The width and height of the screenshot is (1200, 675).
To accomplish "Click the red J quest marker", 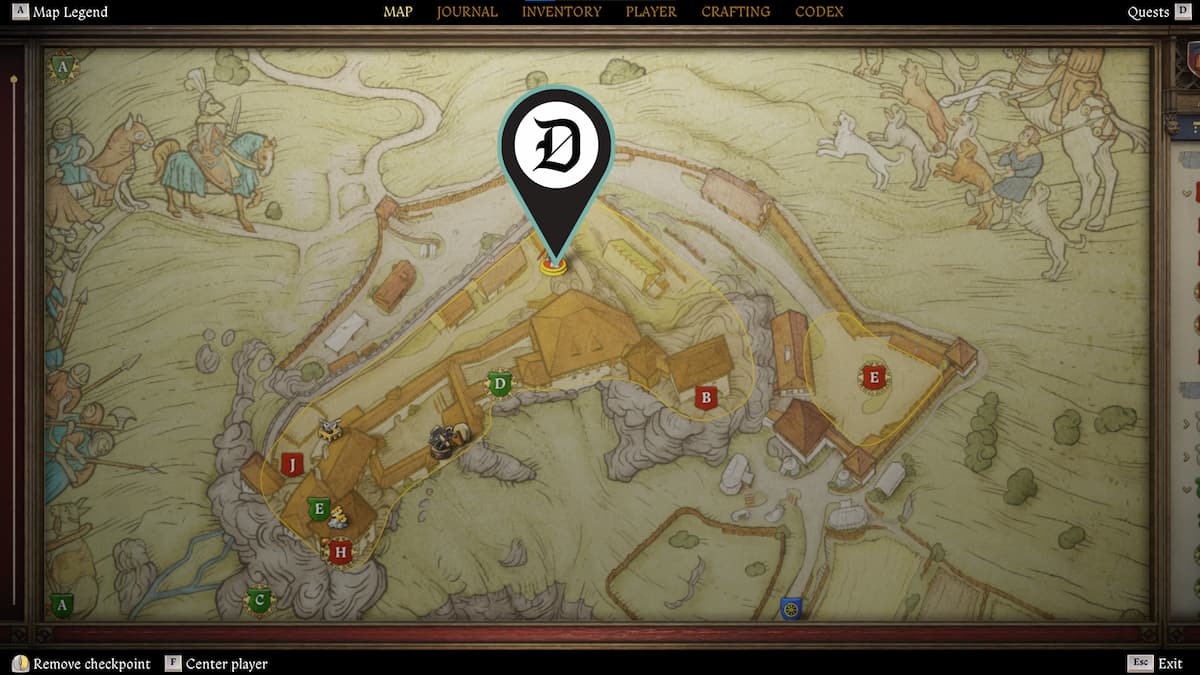I will [x=291, y=465].
